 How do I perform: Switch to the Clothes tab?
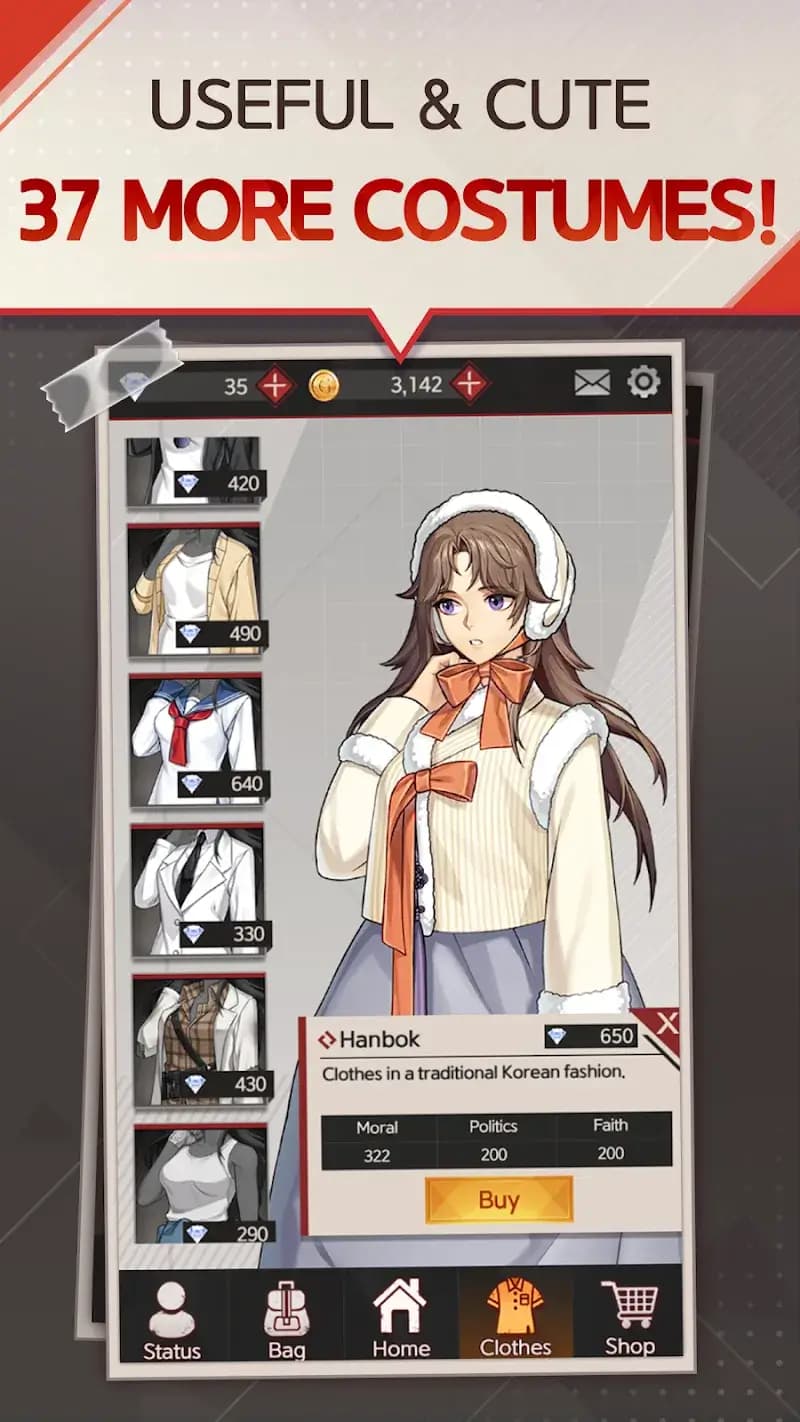[515, 1320]
